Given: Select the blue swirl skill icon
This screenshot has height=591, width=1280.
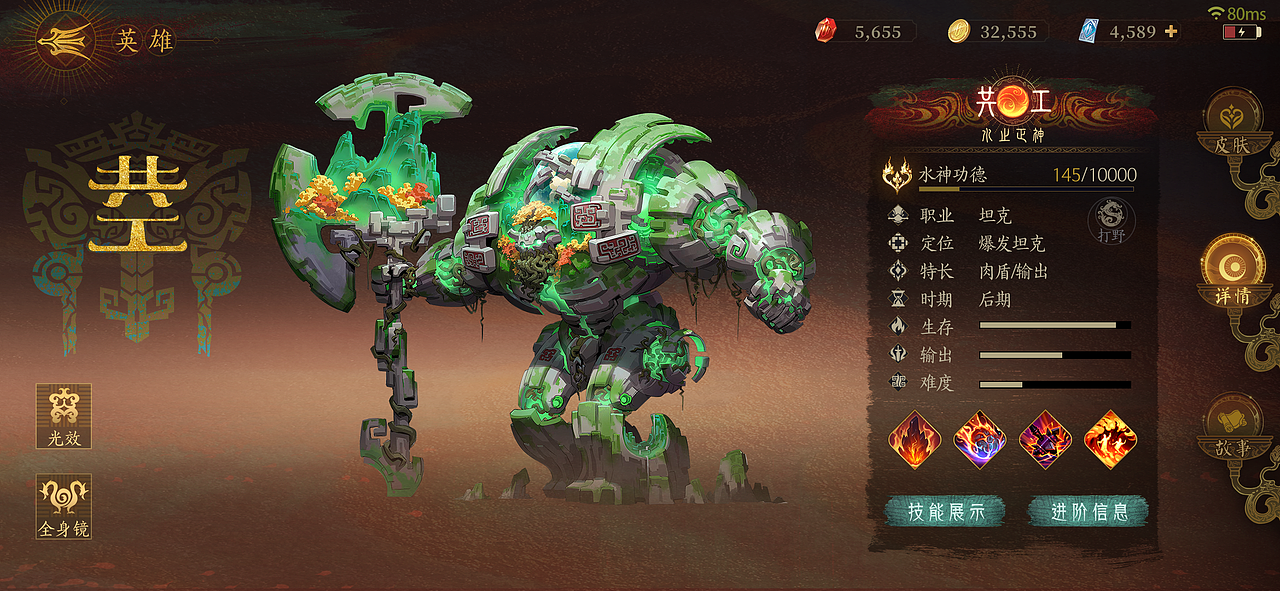Looking at the screenshot, I should click(x=980, y=439).
